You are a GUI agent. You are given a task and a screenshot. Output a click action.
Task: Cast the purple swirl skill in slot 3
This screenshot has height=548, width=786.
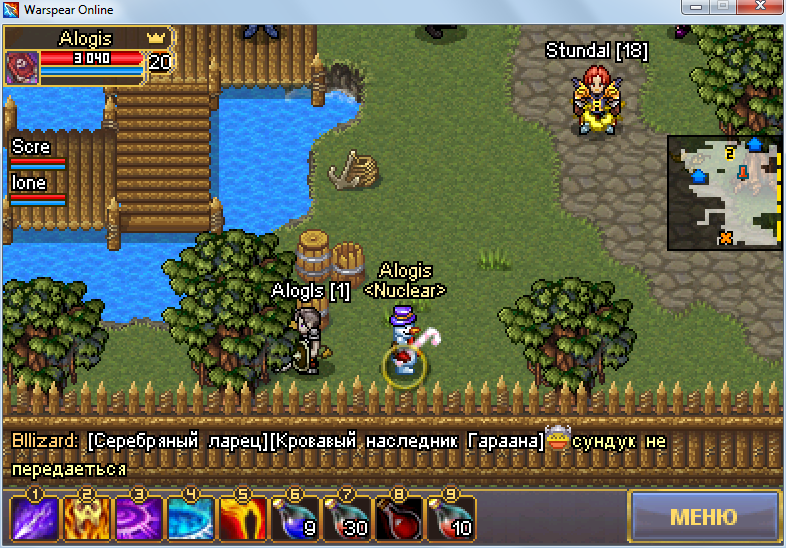[x=139, y=518]
